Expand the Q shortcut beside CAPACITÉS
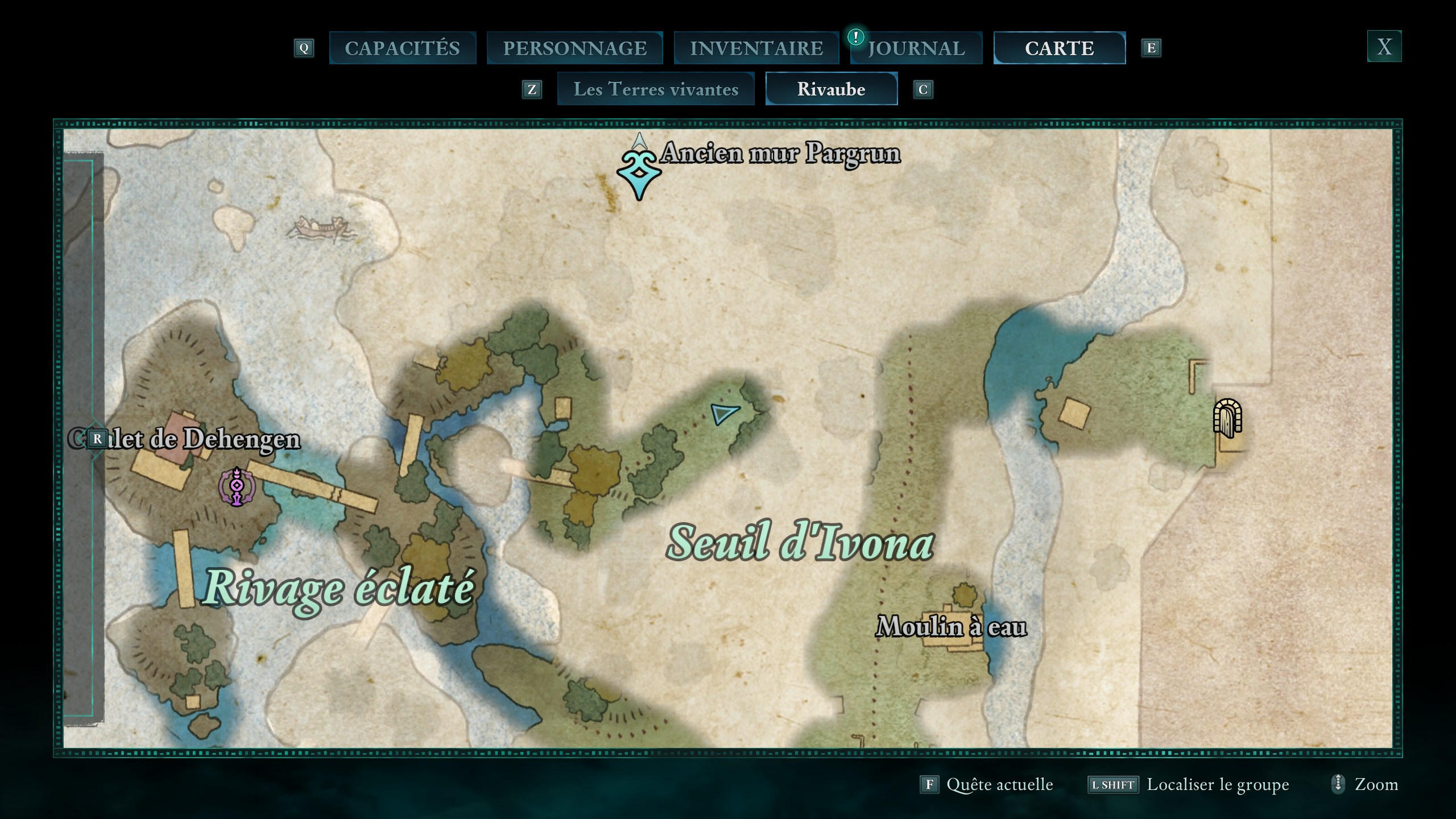 [x=305, y=48]
